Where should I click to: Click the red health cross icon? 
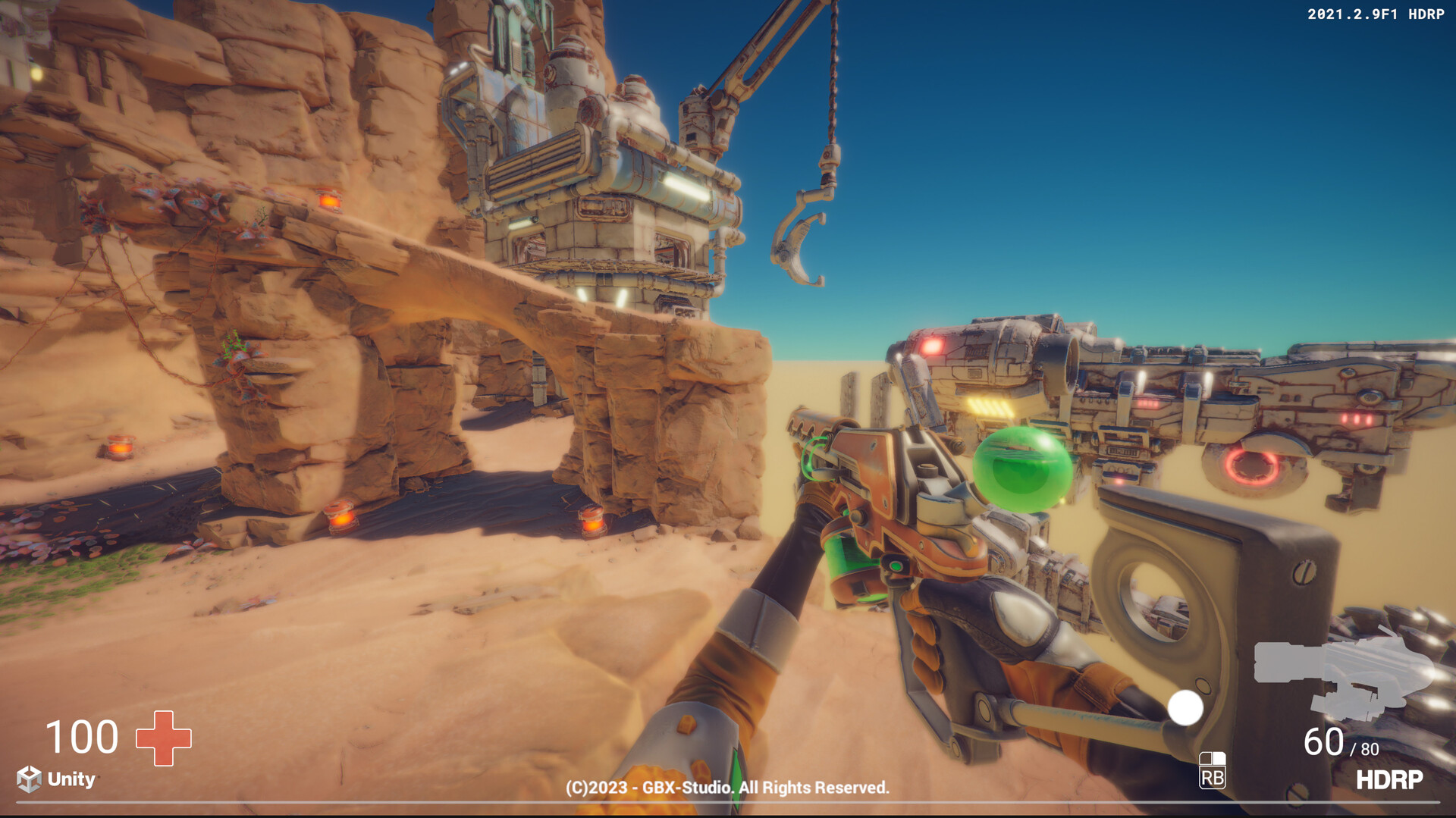coord(163,738)
